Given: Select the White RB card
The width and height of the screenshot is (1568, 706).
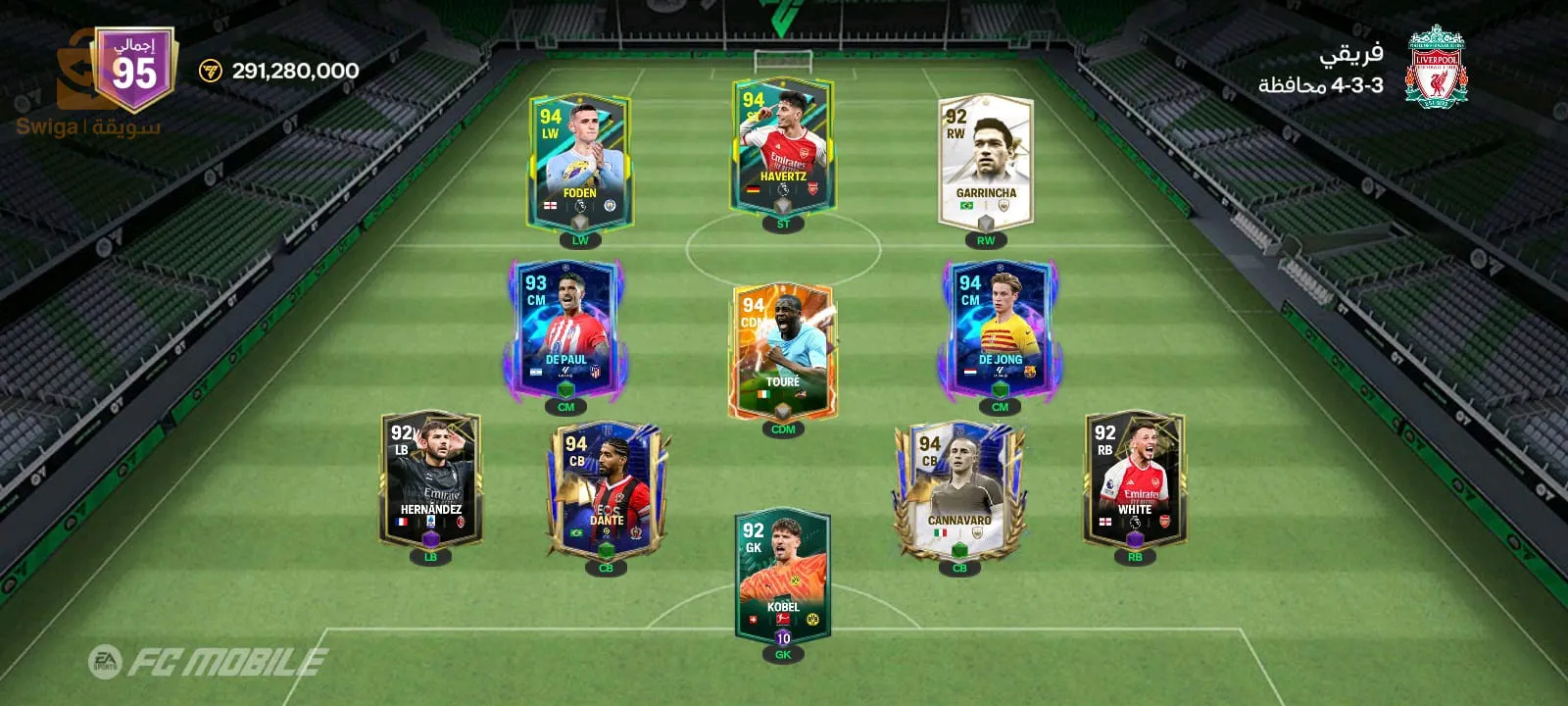Looking at the screenshot, I should 1134,479.
